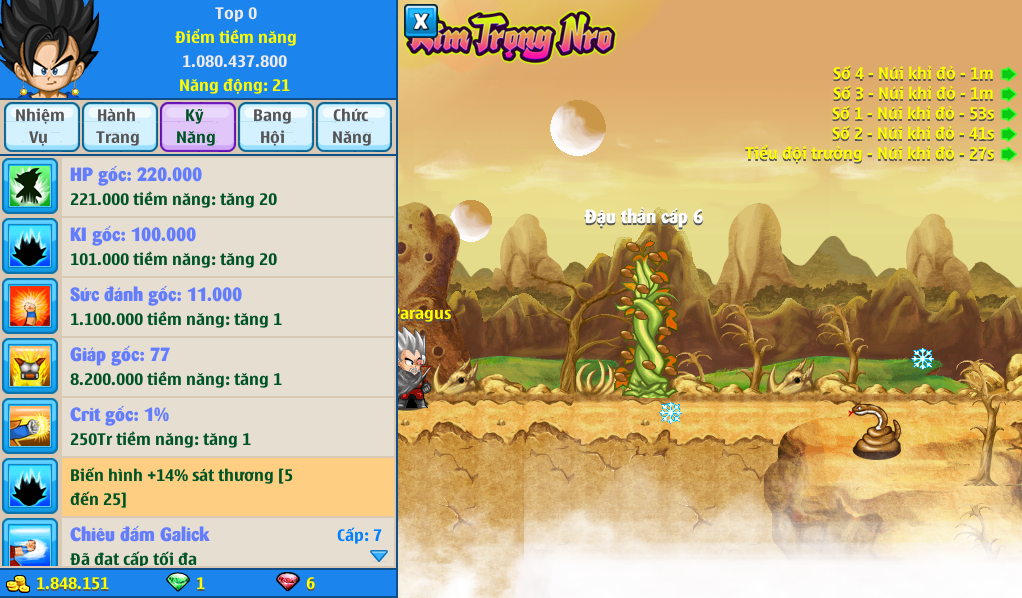
Task: Pick the Crit gốc 1% row
Action: pyautogui.click(x=198, y=427)
